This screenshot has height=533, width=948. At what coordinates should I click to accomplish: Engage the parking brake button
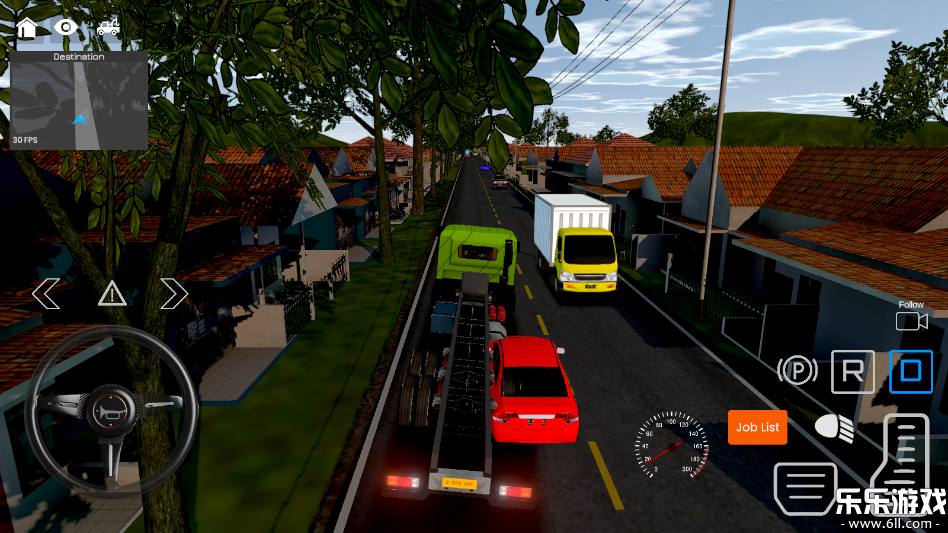pyautogui.click(x=797, y=372)
